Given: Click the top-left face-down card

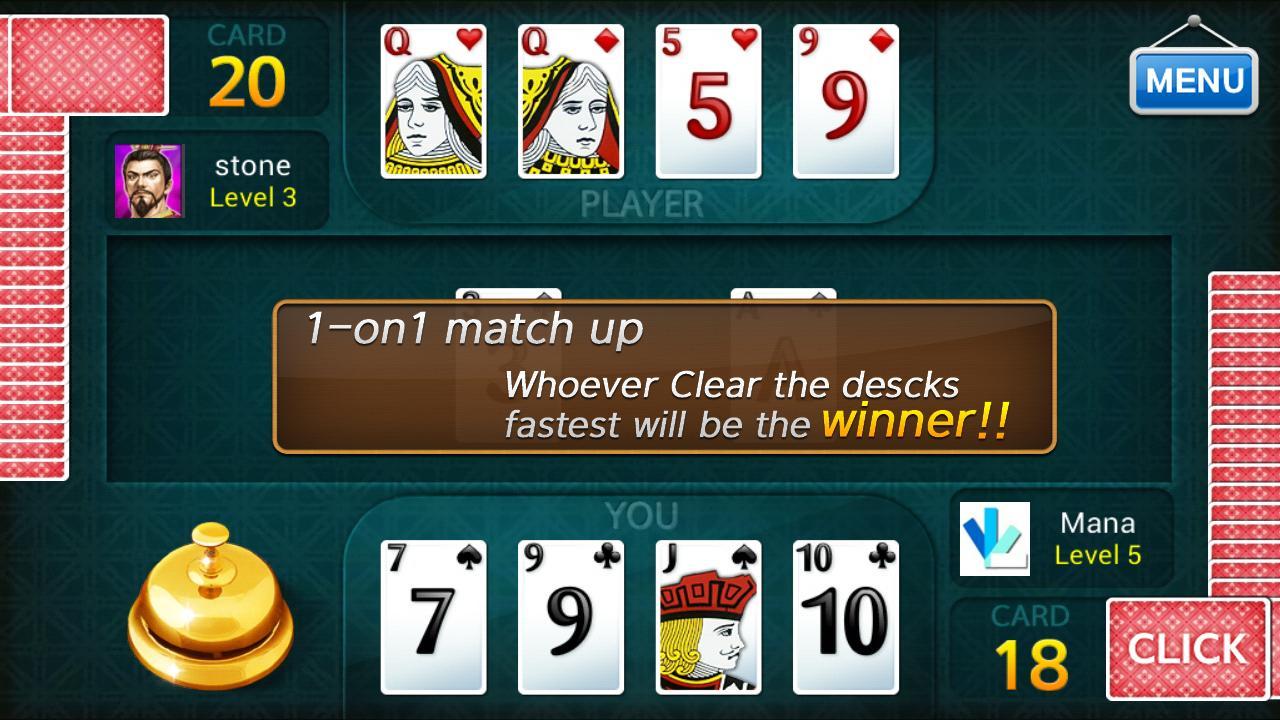Looking at the screenshot, I should click(85, 62).
